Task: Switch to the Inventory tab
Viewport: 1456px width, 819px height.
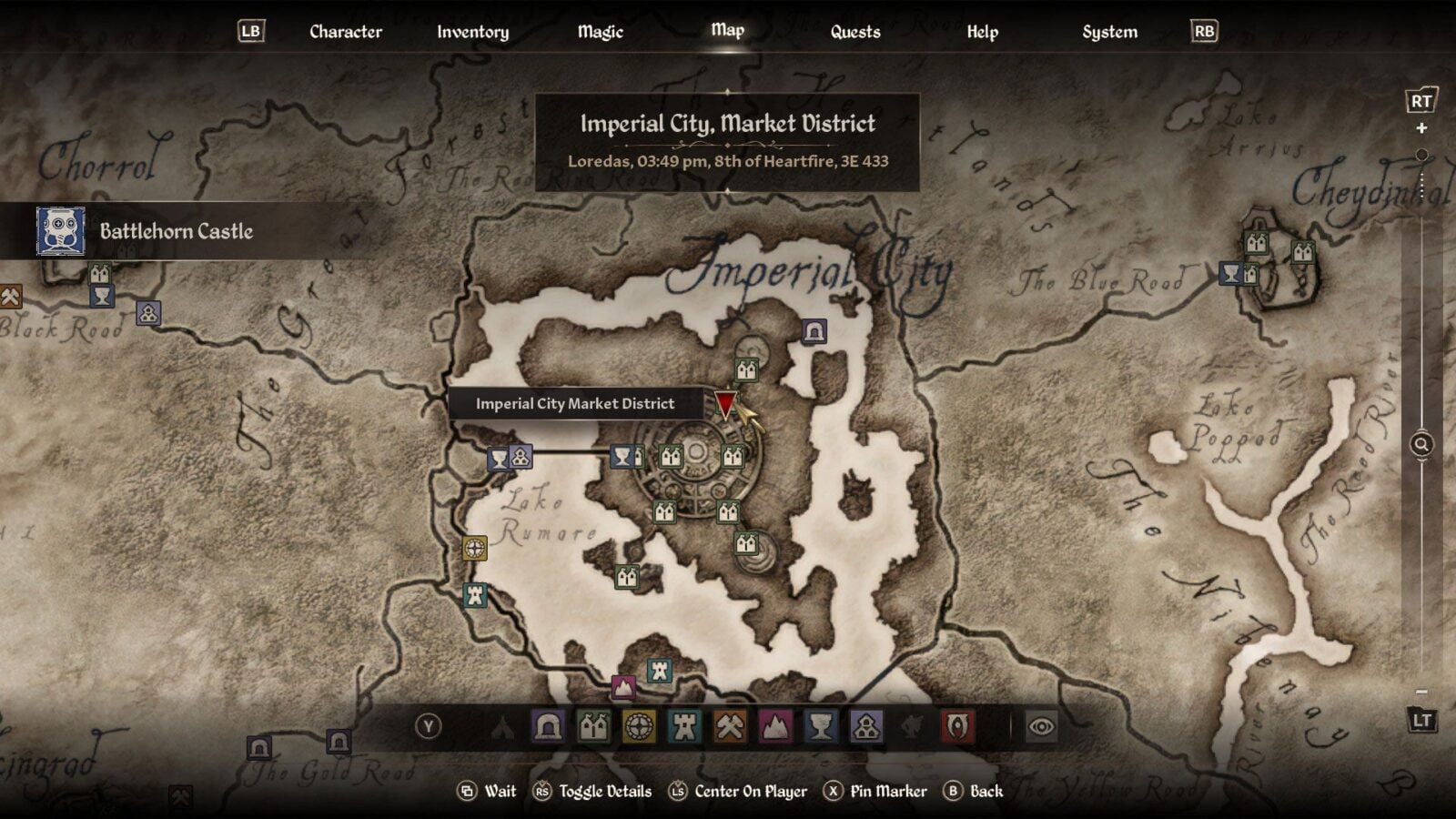Action: [x=471, y=30]
